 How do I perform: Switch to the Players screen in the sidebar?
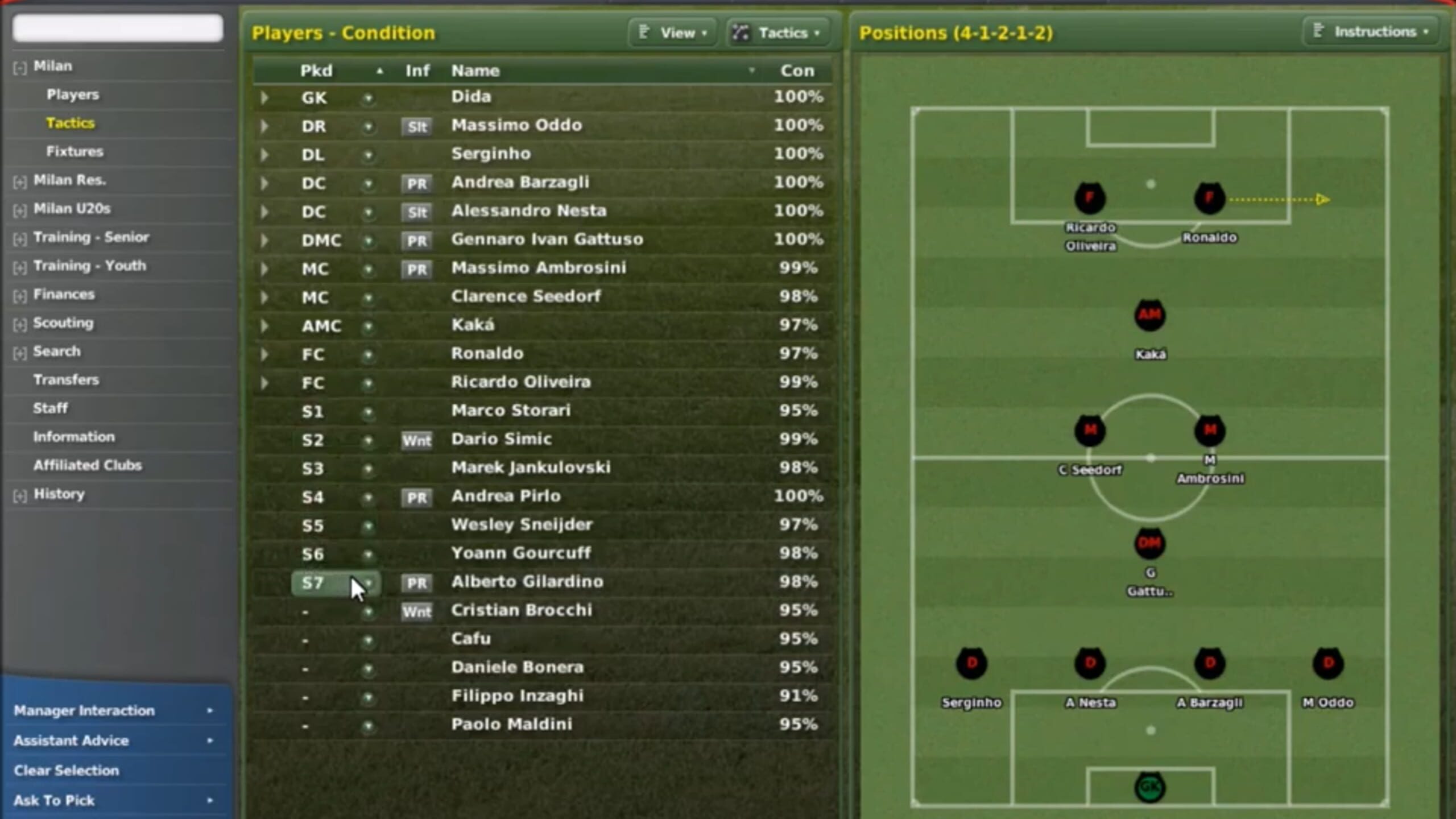coord(73,94)
